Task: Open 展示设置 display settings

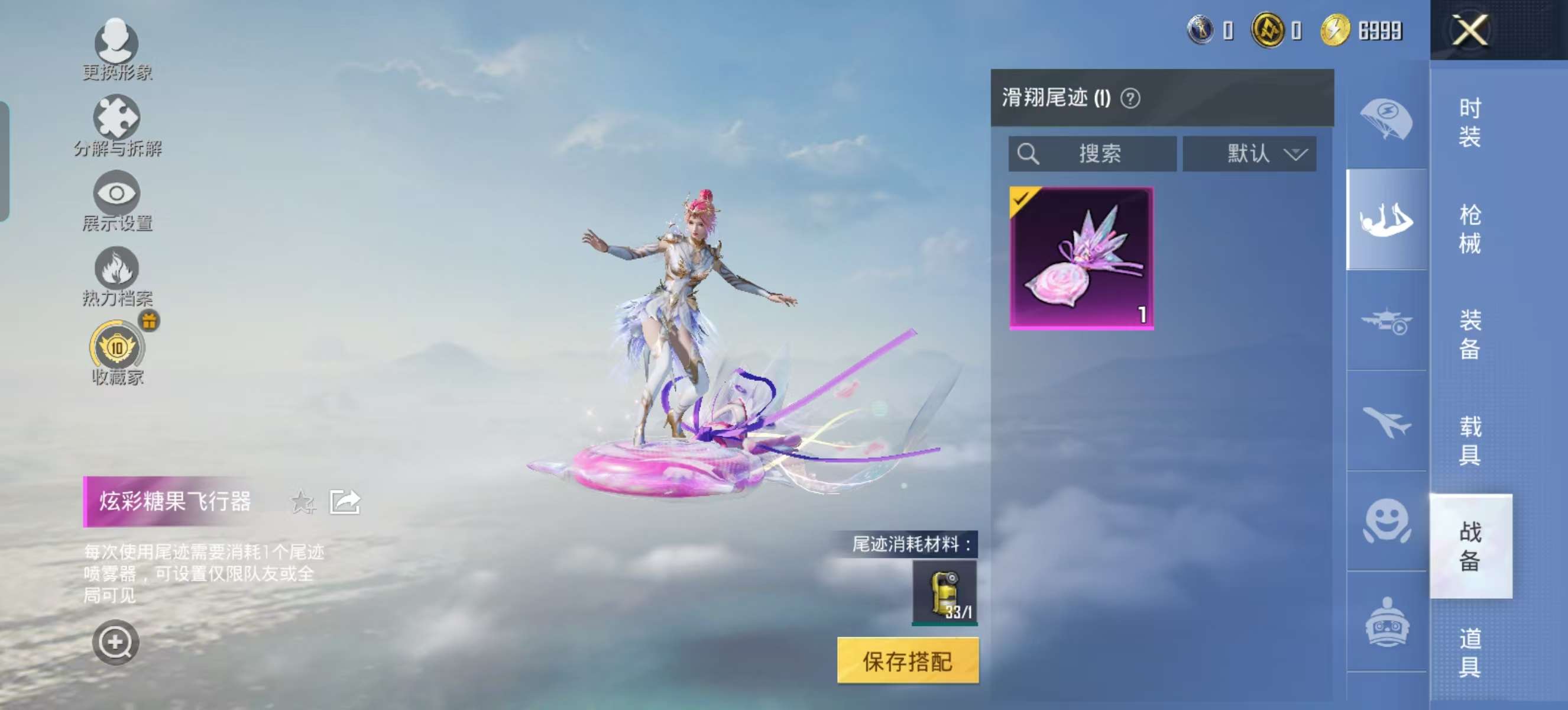Action: (x=116, y=201)
